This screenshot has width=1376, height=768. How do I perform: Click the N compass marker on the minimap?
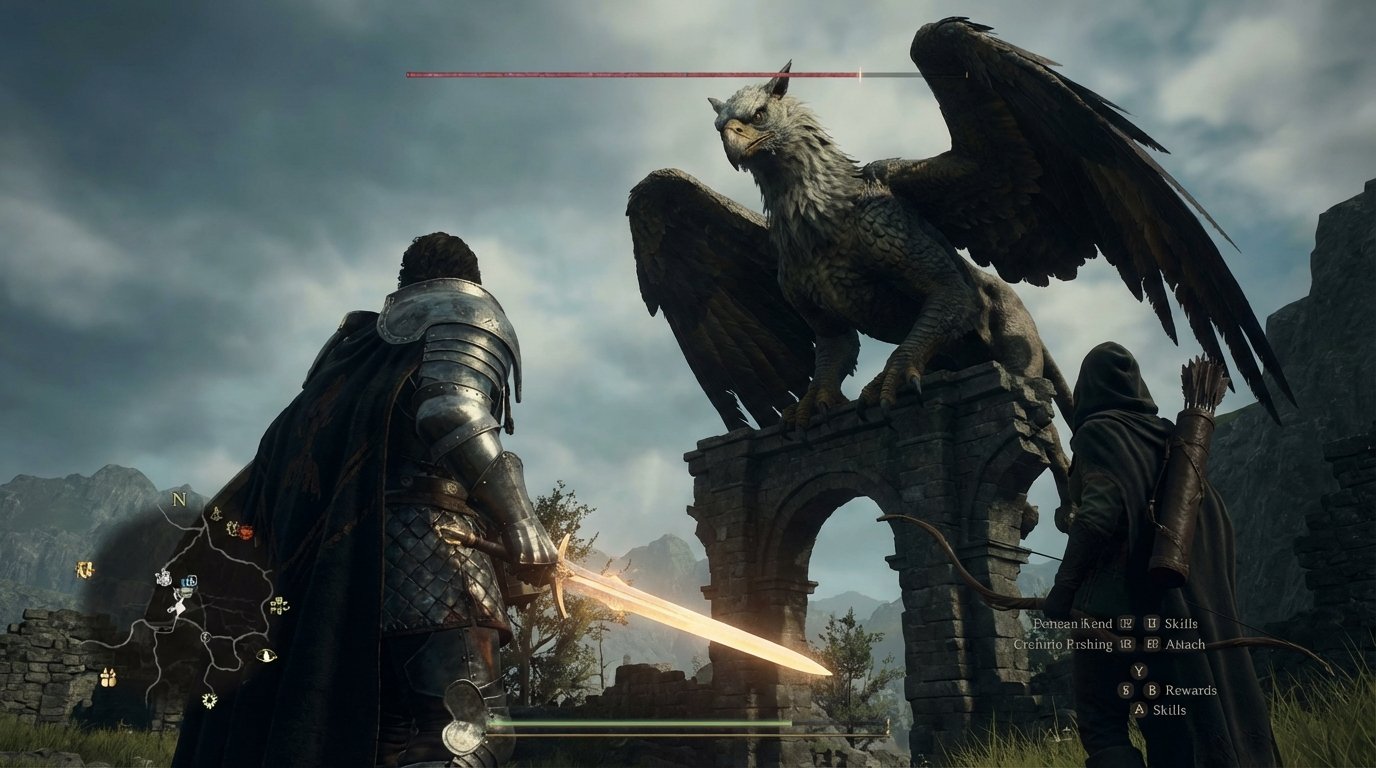[179, 500]
